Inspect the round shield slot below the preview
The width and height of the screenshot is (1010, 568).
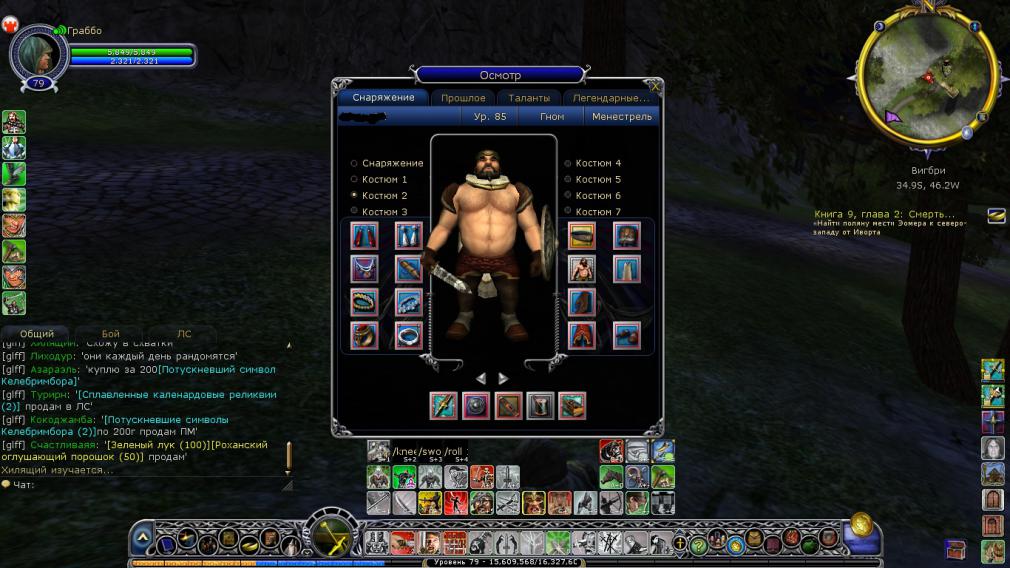475,405
